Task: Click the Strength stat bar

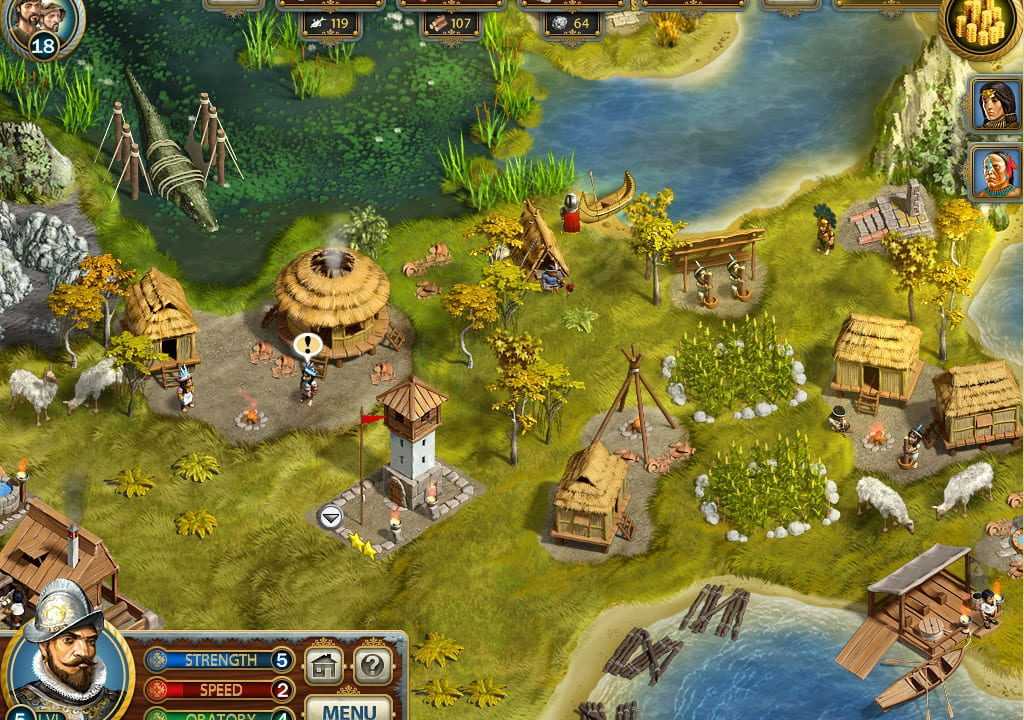Action: 220,661
